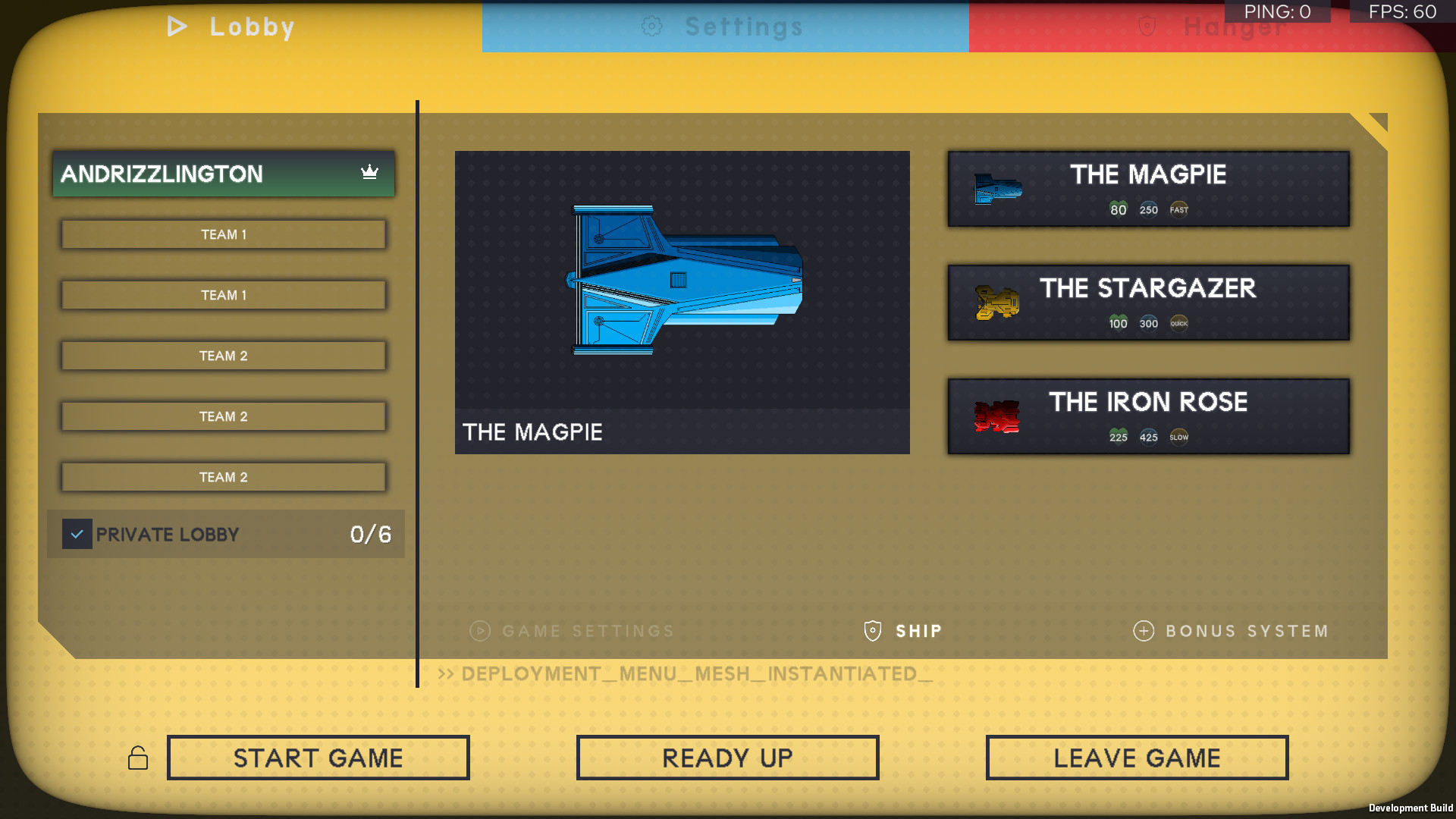1456x819 pixels.
Task: Click the crown icon beside ANDRIZZLINGTON
Action: pyautogui.click(x=369, y=173)
